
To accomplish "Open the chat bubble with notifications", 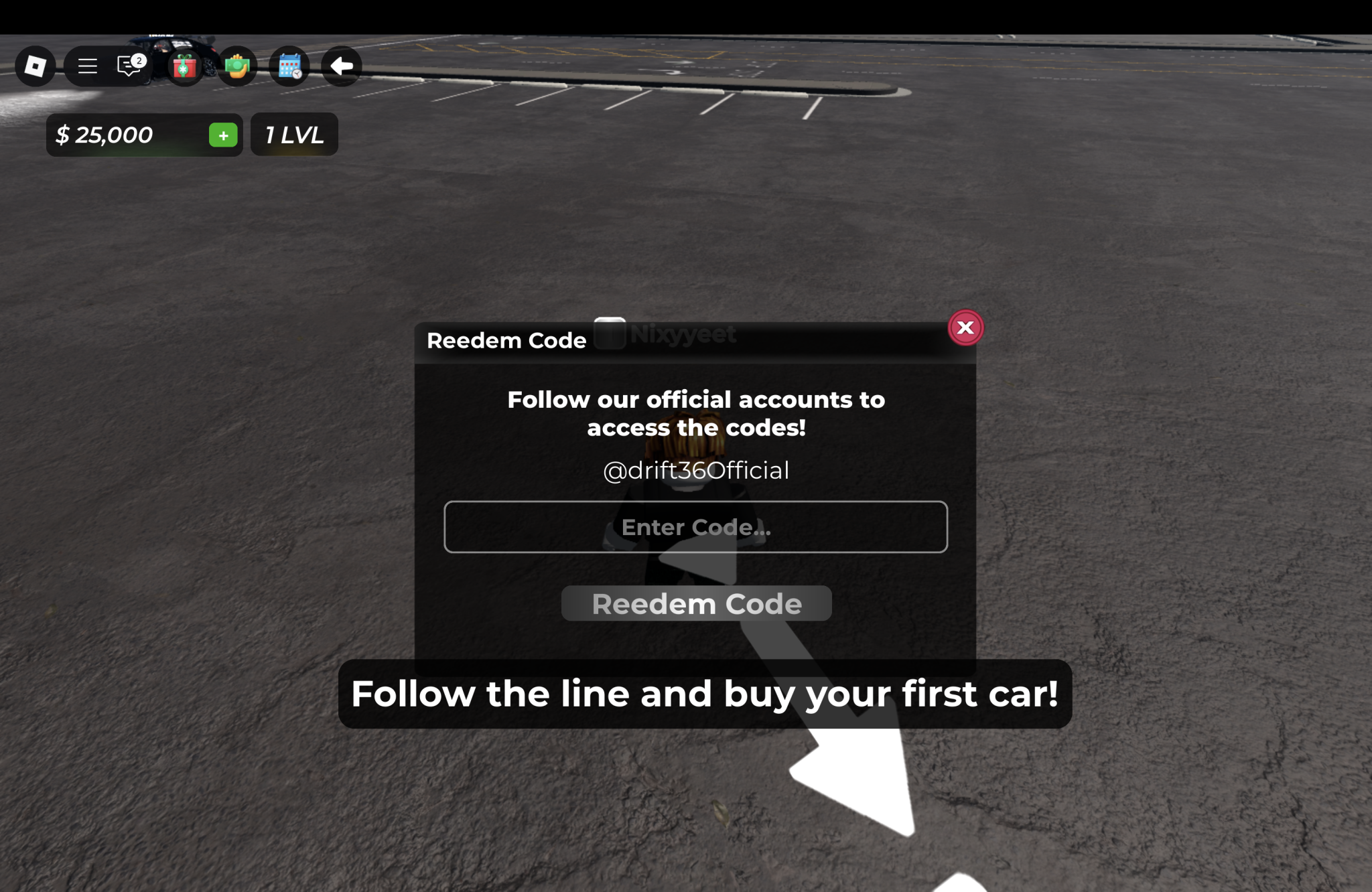I will 129,66.
